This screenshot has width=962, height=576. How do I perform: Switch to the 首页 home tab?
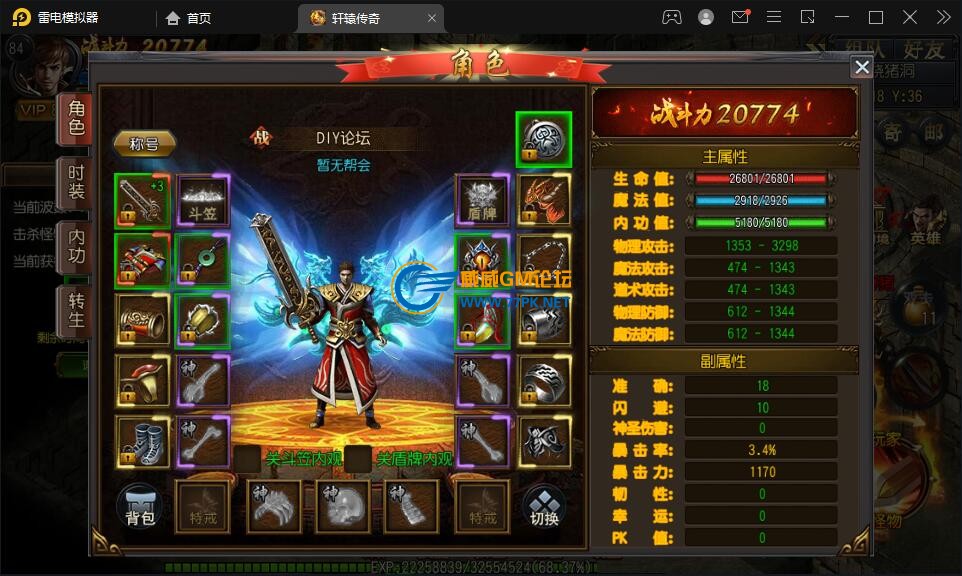[189, 17]
